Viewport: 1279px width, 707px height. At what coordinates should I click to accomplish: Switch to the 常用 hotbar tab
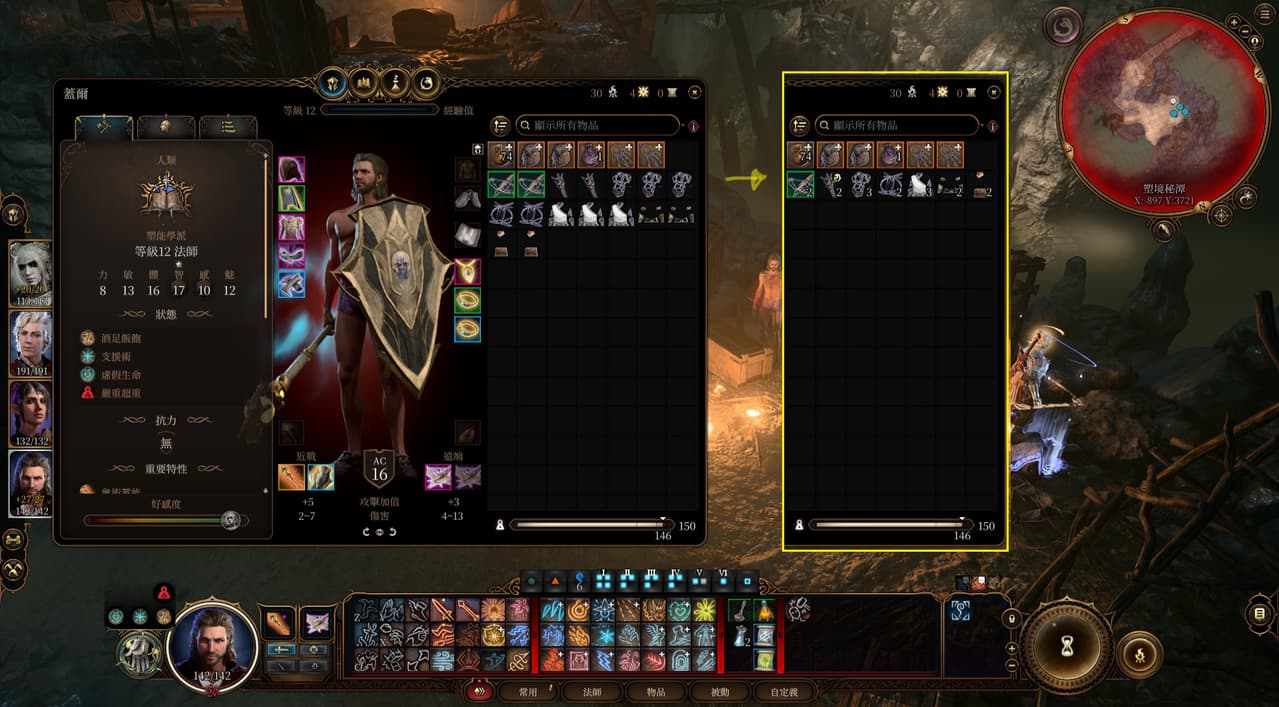528,691
